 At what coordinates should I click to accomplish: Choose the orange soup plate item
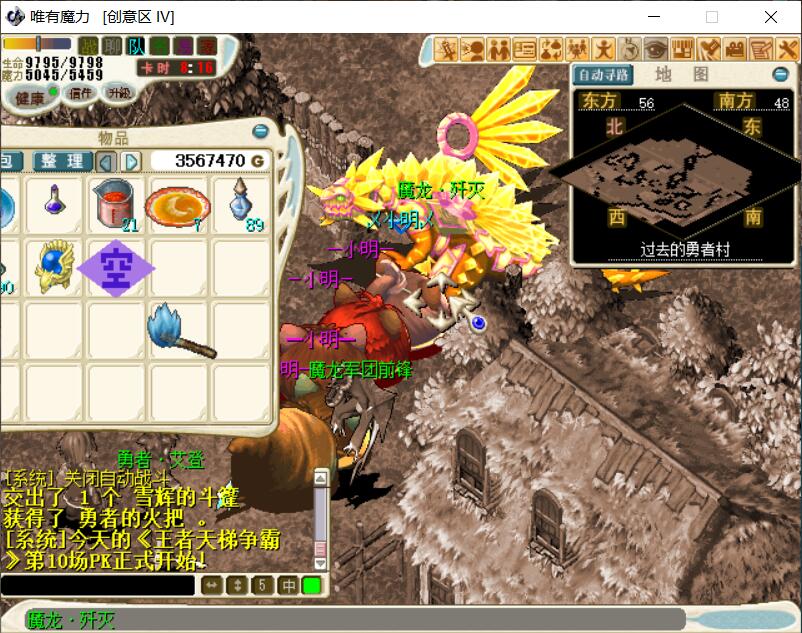(x=177, y=206)
